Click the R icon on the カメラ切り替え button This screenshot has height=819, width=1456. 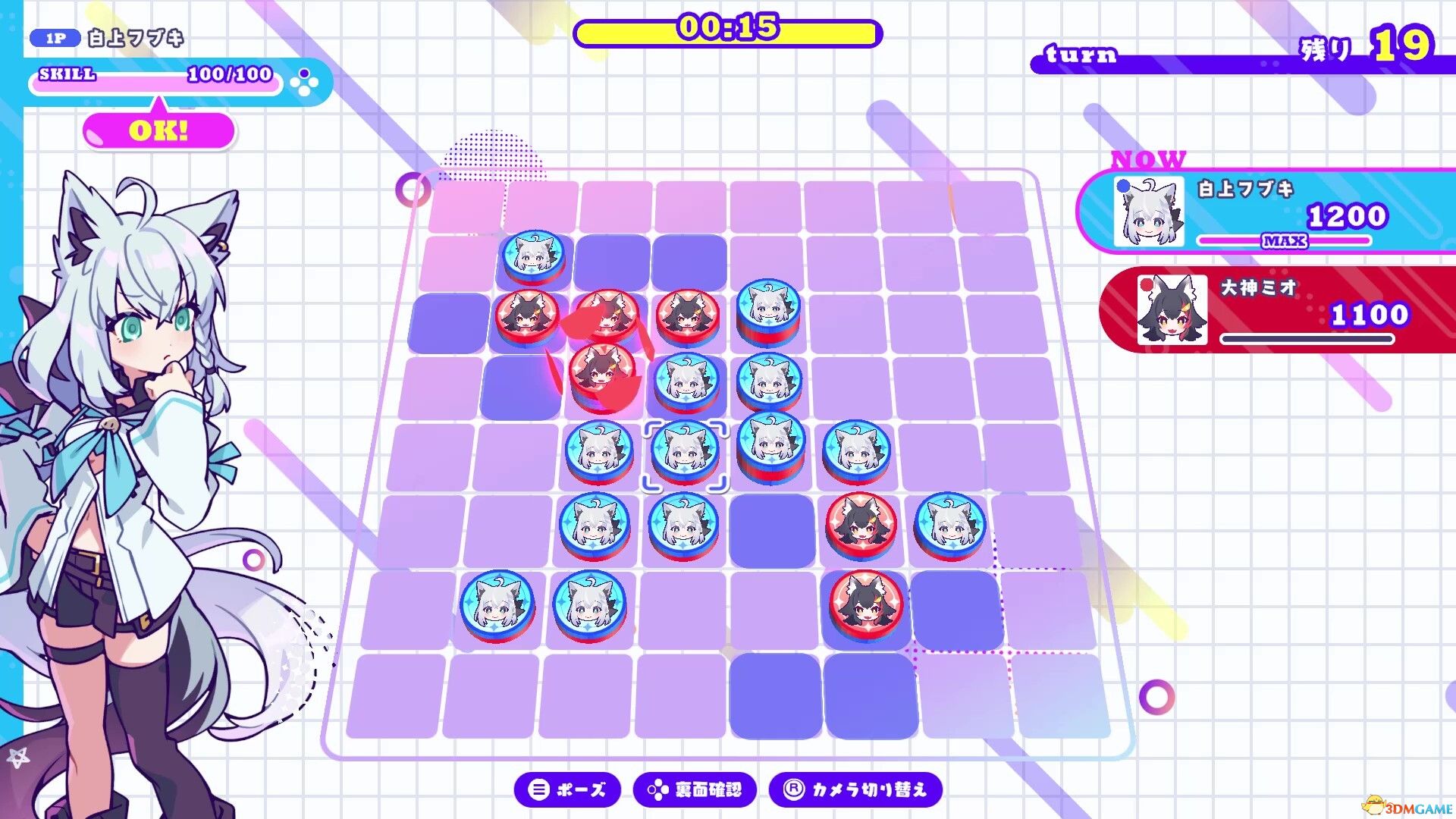[793, 789]
